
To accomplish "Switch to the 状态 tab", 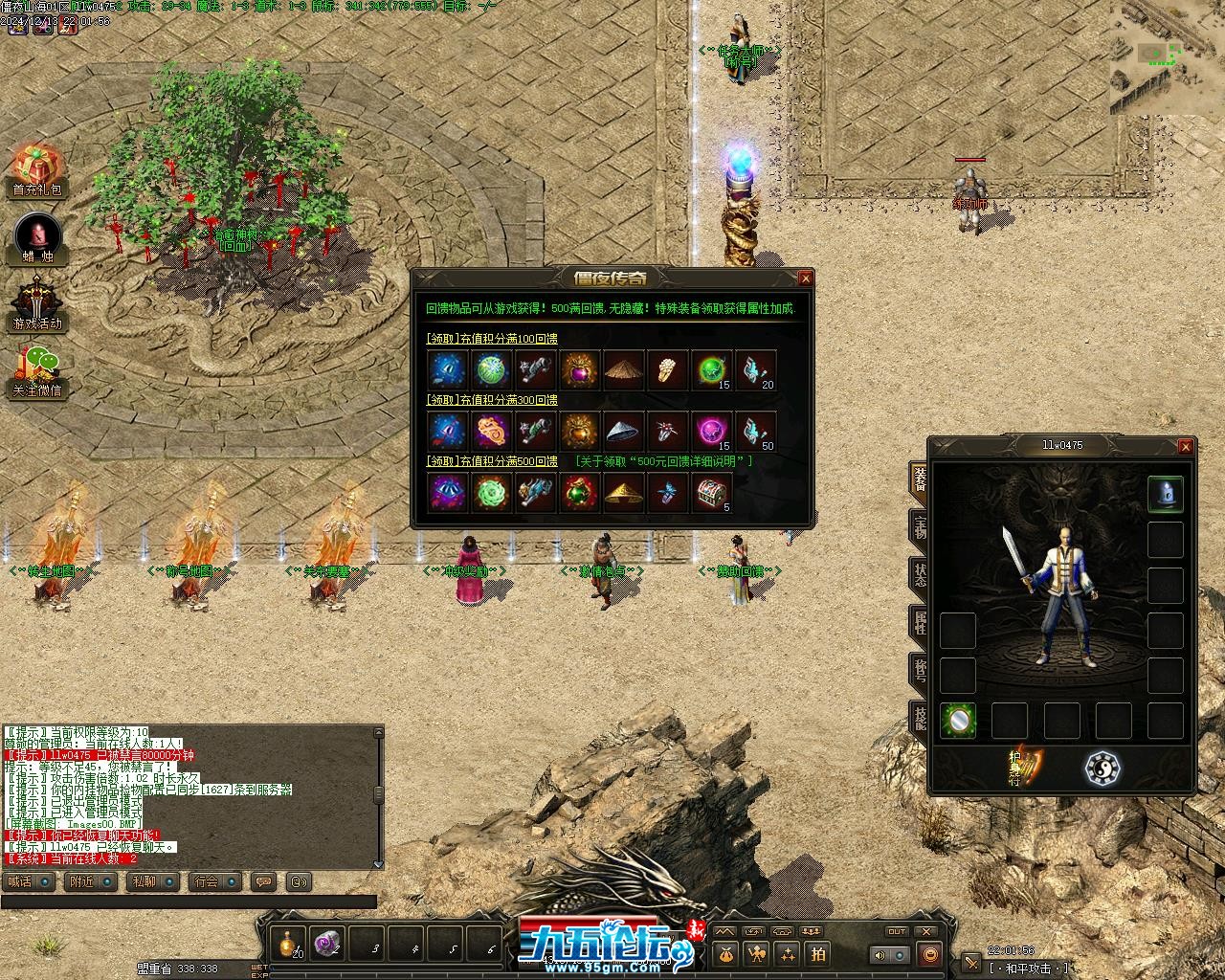I will [919, 574].
